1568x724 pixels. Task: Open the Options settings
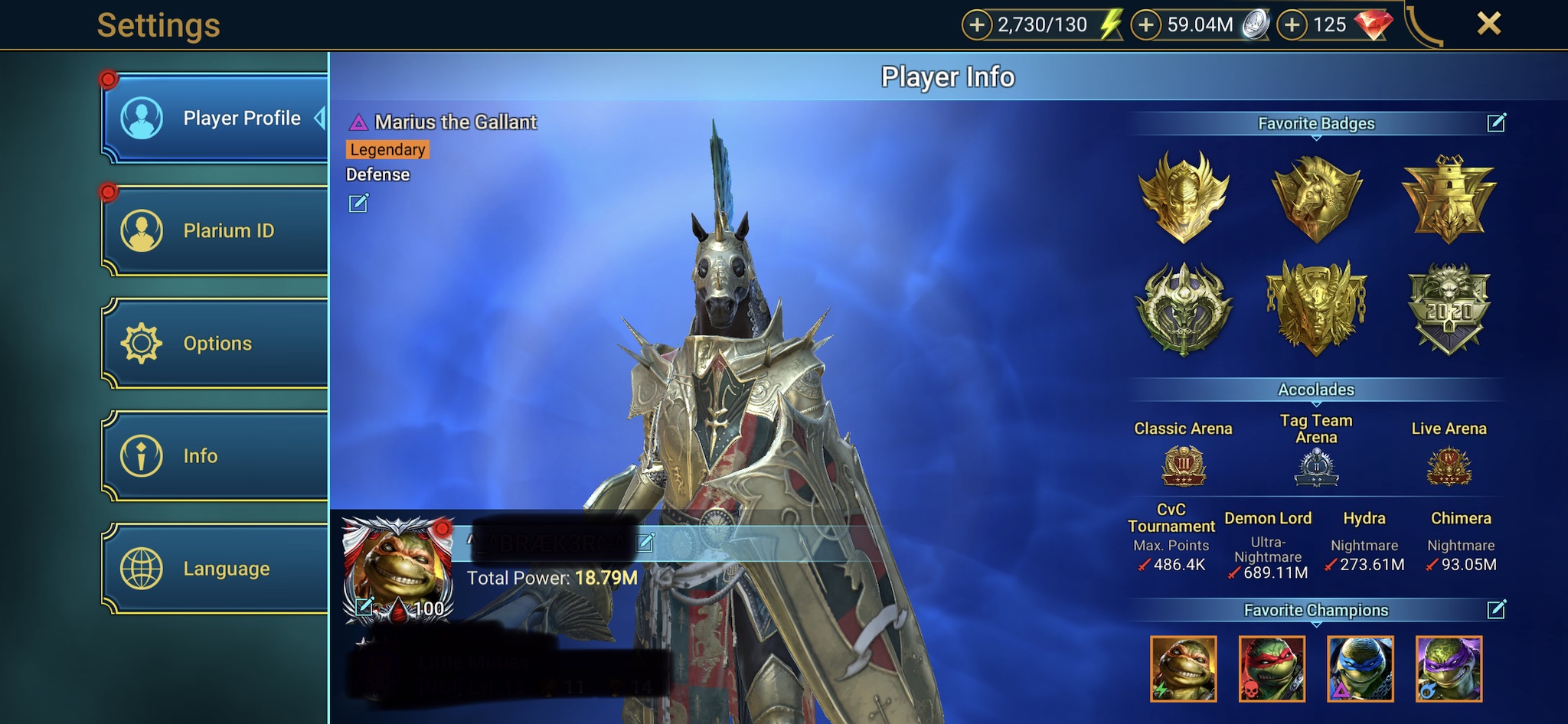(215, 343)
